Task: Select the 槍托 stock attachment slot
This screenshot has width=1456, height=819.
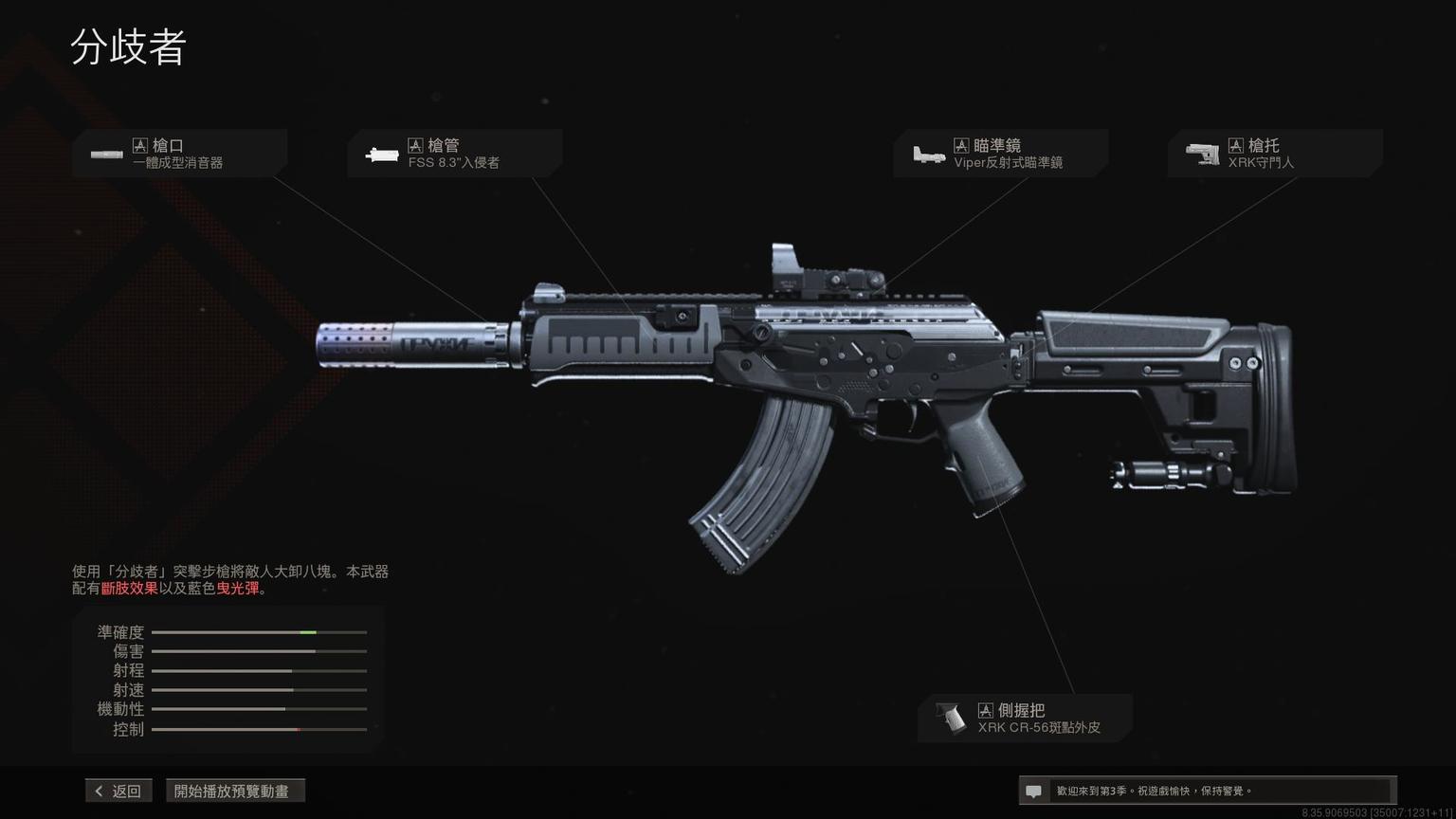Action: click(x=1274, y=154)
